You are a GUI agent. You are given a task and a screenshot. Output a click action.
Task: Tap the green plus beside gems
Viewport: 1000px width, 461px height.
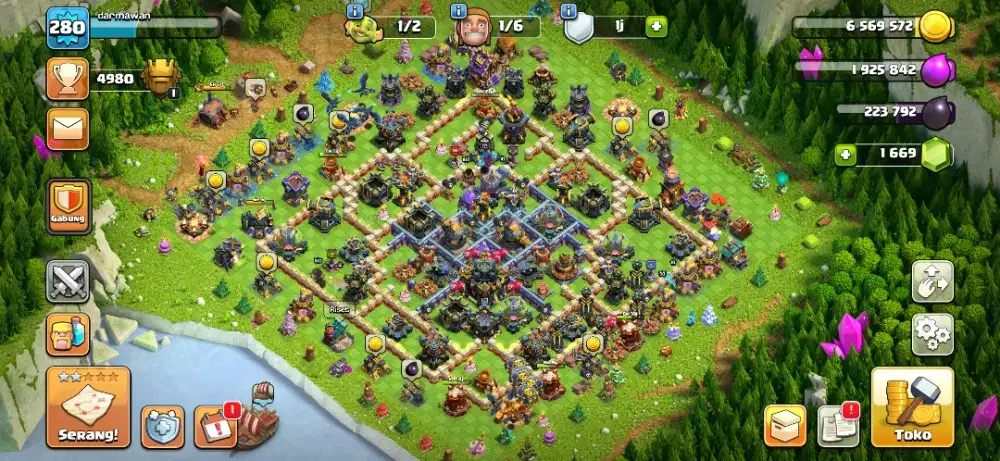(847, 155)
